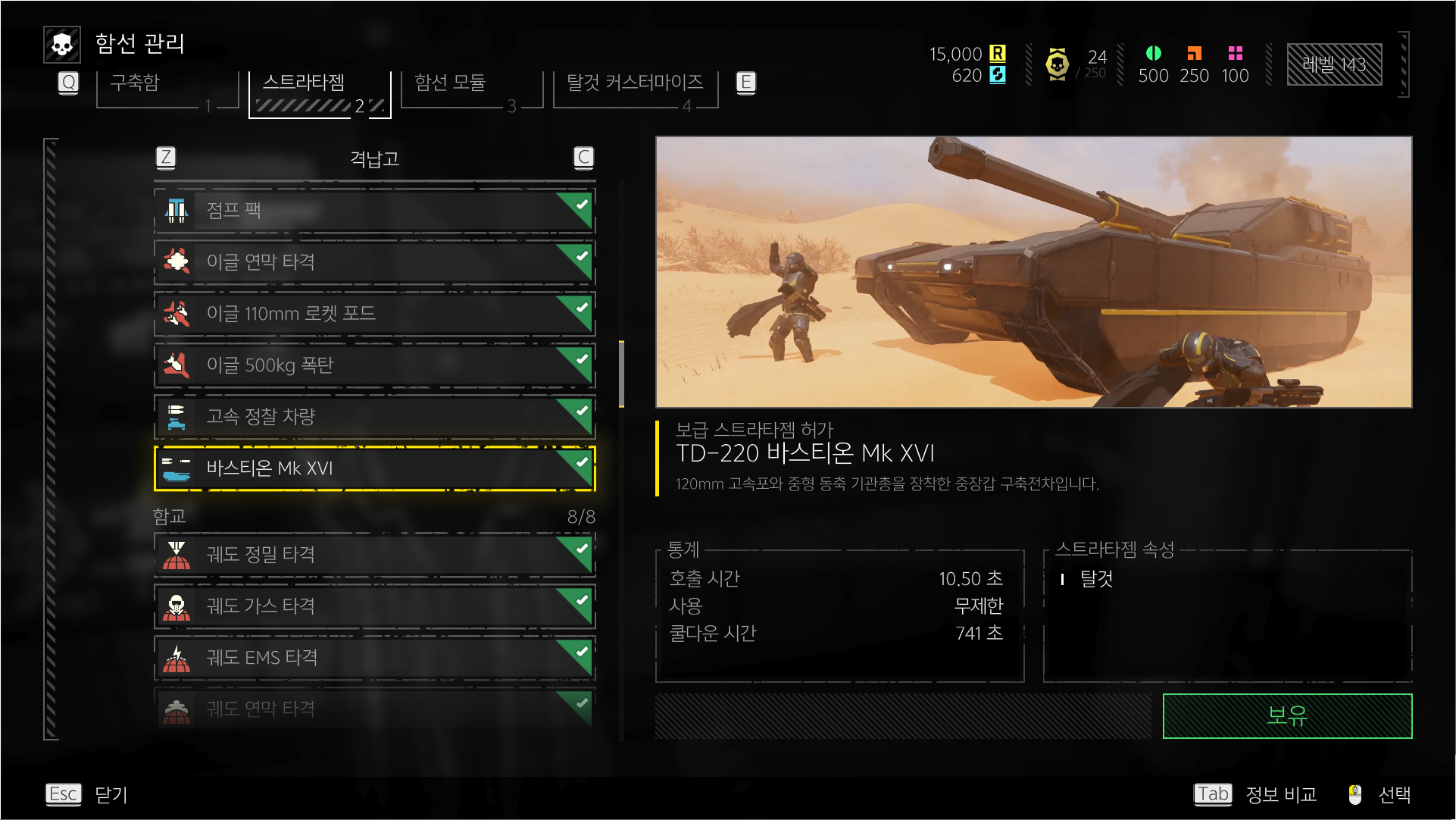Select the 궤도 EMS 타격 stratagem
1456x820 pixels.
coord(374,658)
